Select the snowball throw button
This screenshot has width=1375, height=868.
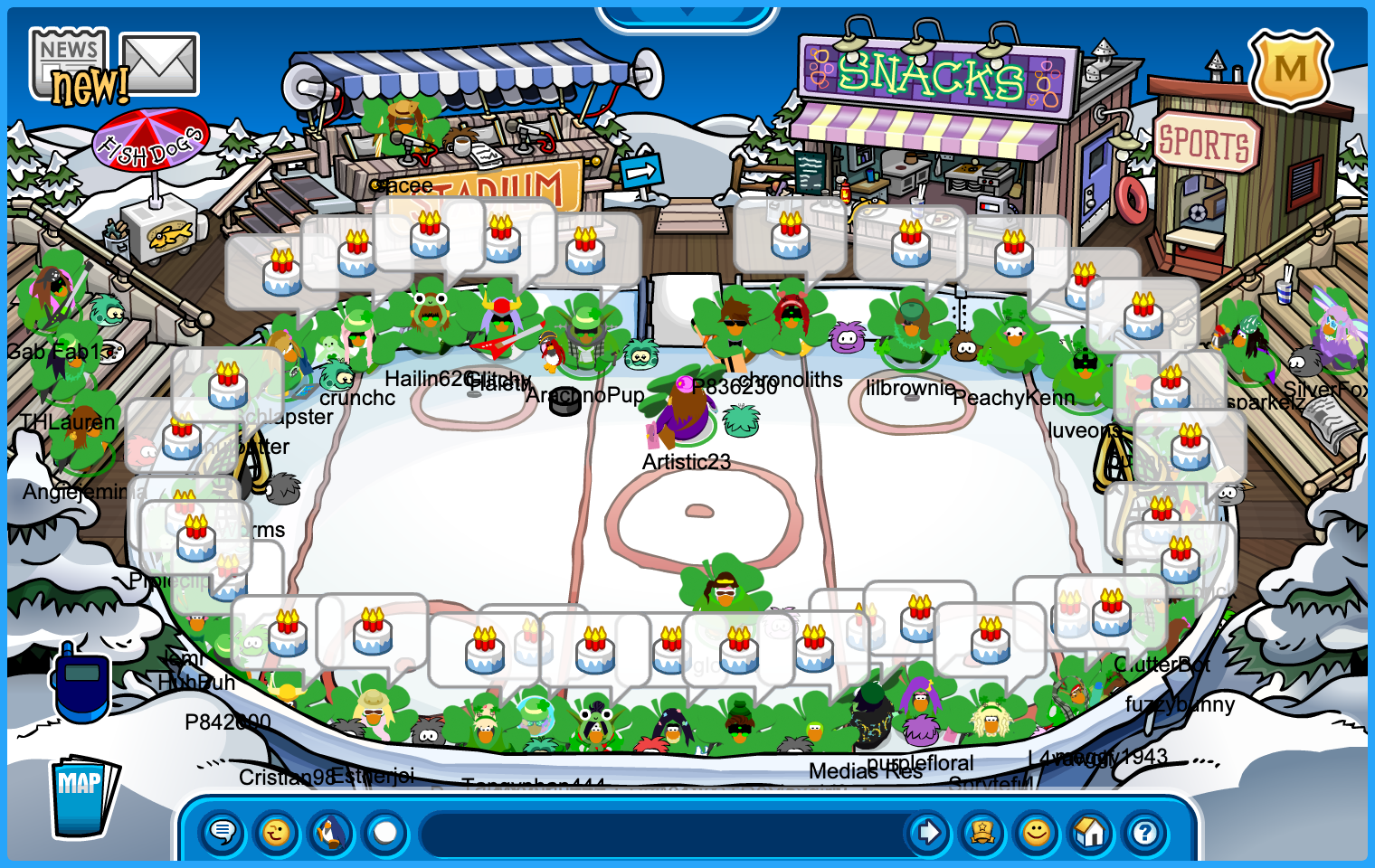(x=385, y=832)
